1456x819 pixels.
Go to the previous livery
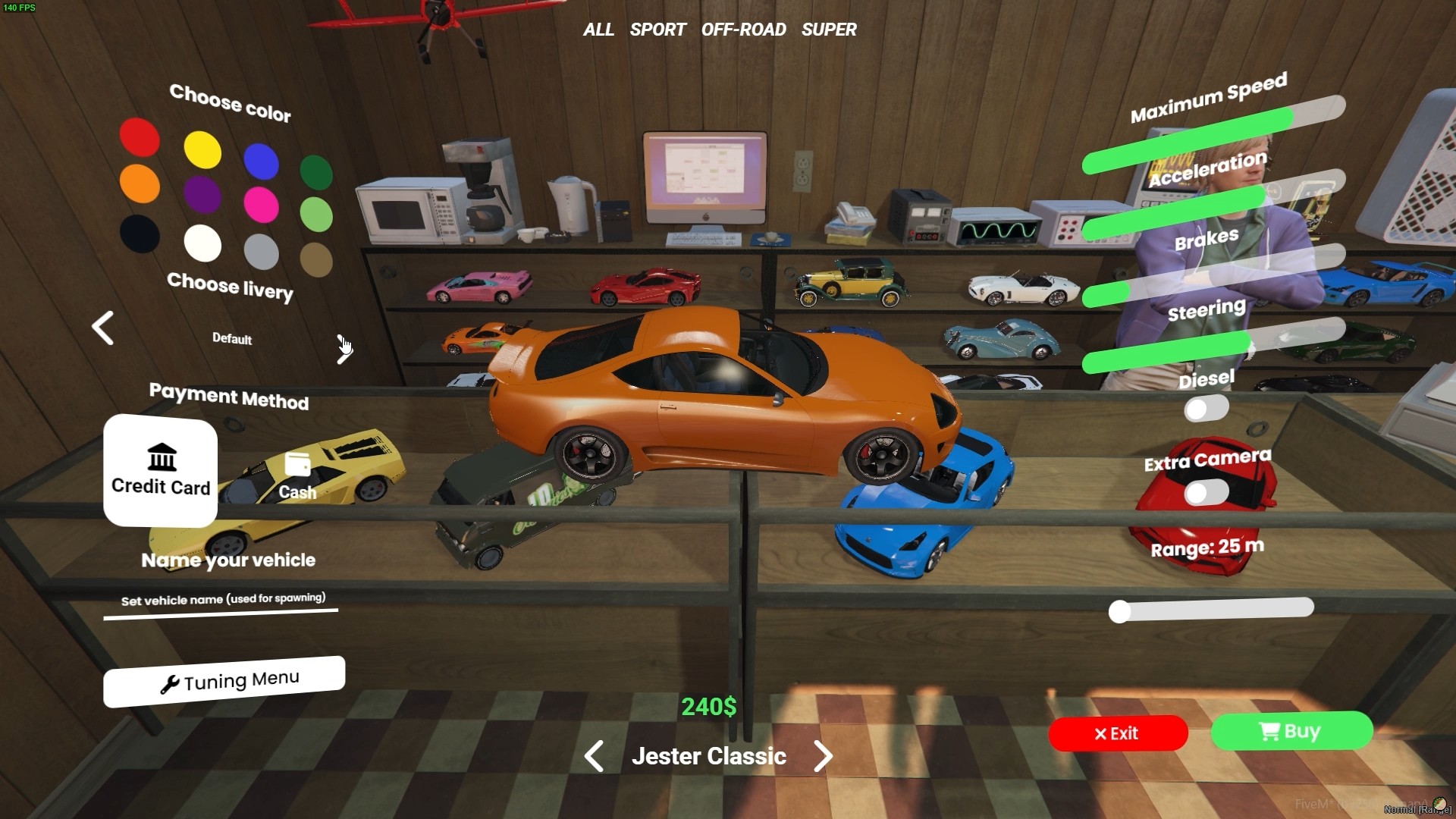(x=103, y=328)
